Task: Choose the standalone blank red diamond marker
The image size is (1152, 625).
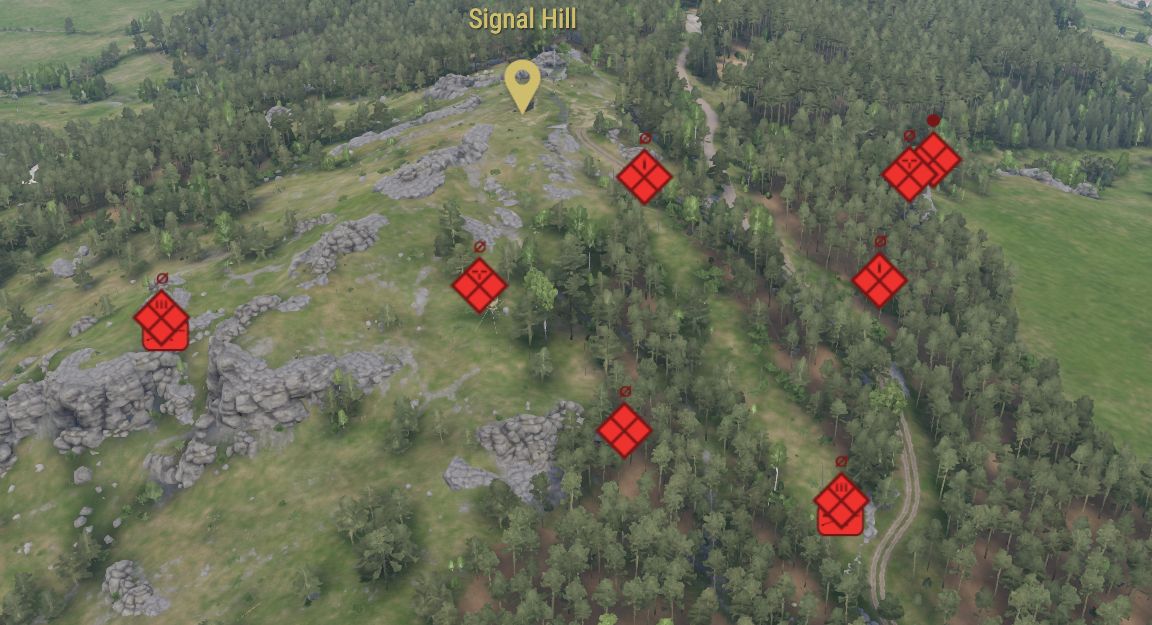Action: pos(624,430)
